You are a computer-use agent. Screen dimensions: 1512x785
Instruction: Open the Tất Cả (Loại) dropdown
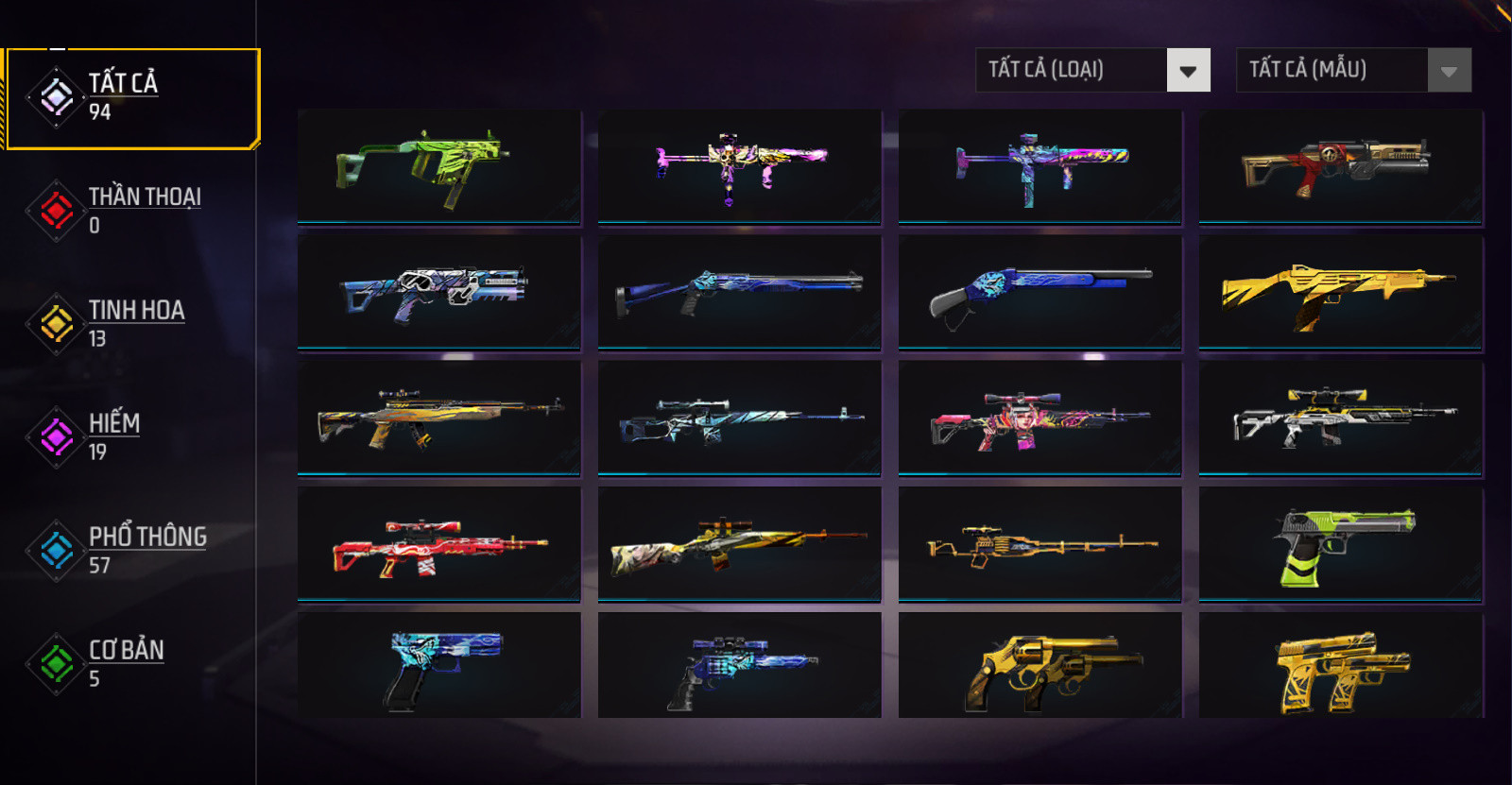point(1092,70)
